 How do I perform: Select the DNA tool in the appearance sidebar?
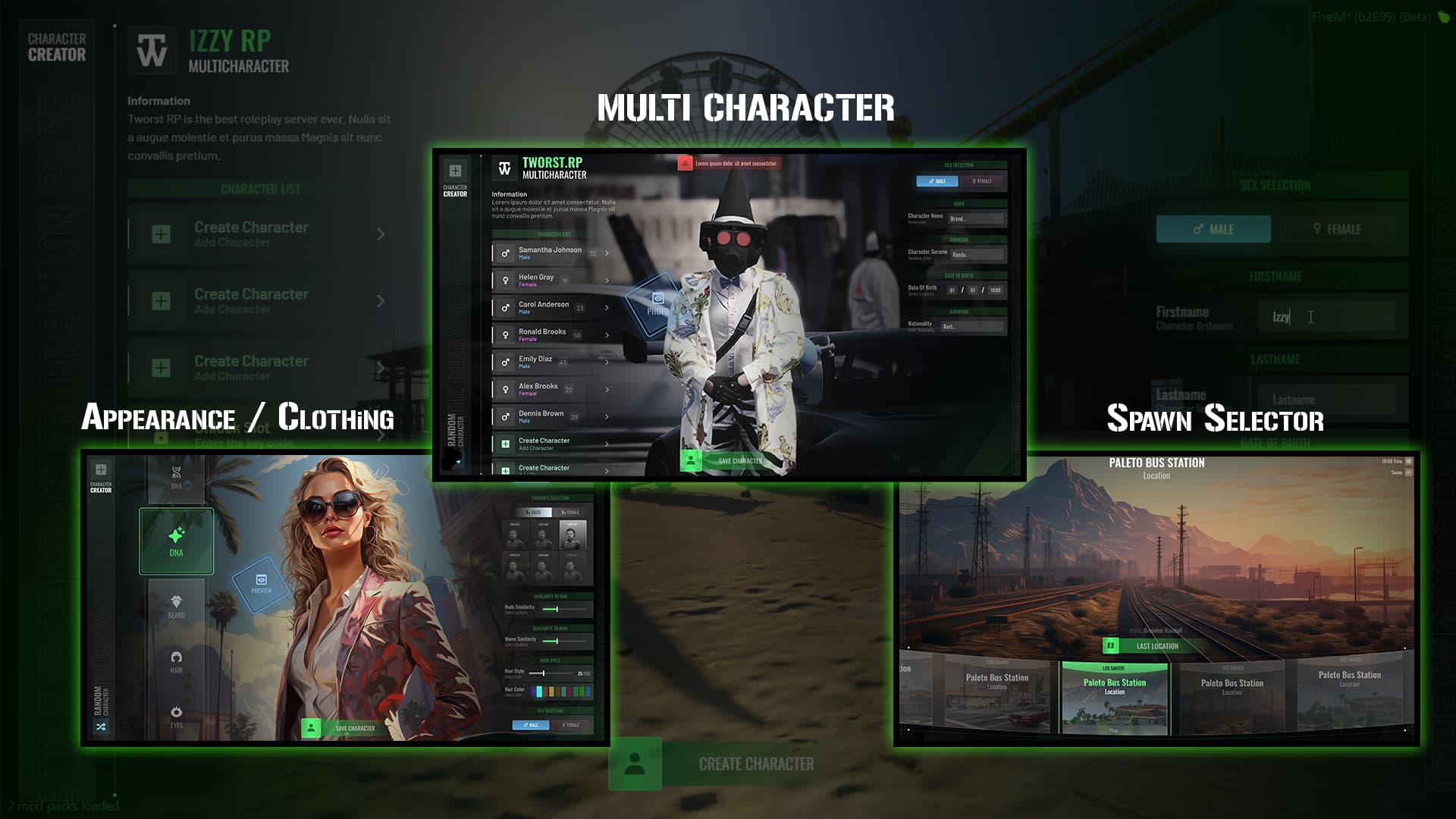176,540
